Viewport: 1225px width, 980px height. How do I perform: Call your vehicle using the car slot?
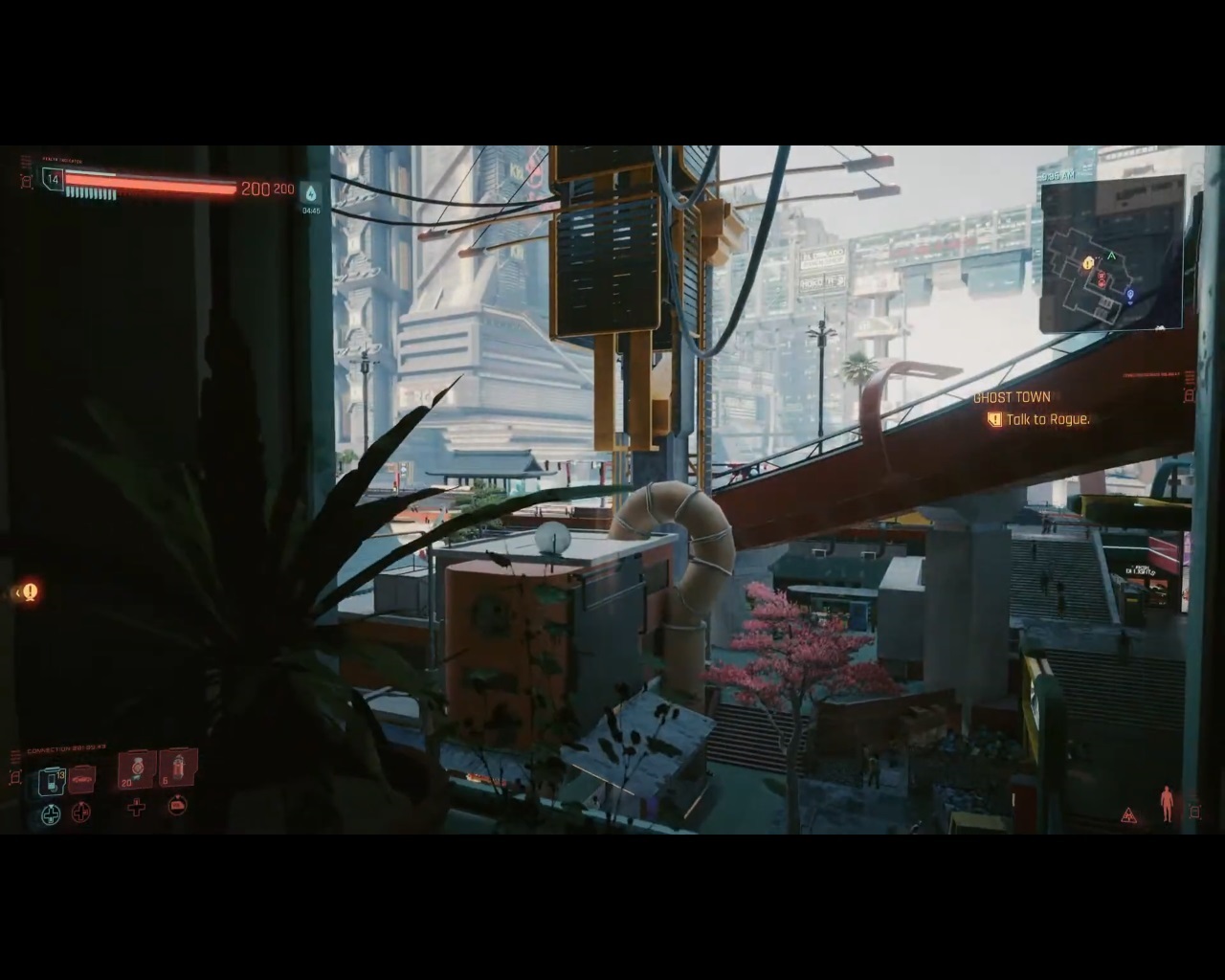point(82,780)
